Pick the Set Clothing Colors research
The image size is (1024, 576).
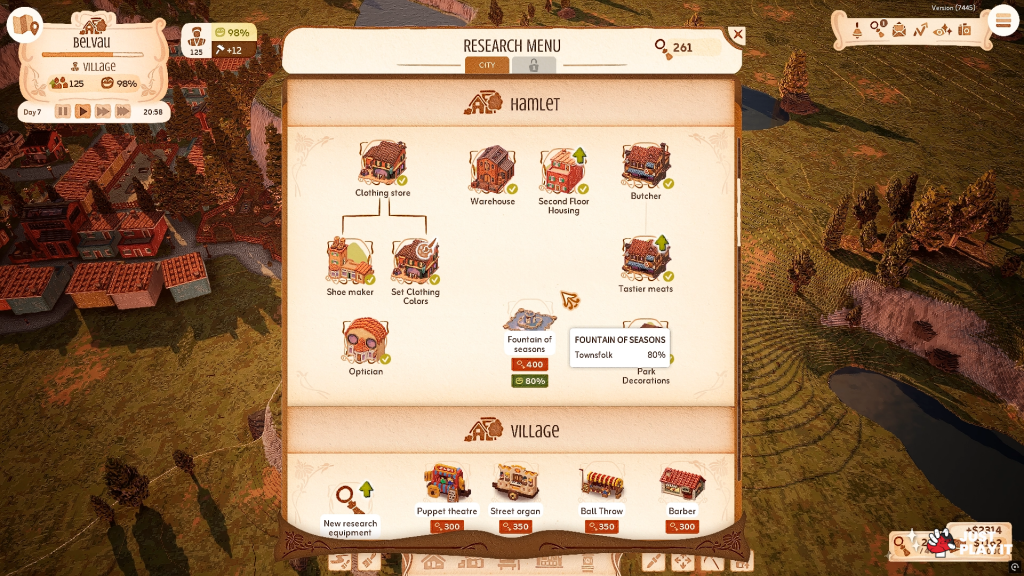tap(415, 261)
